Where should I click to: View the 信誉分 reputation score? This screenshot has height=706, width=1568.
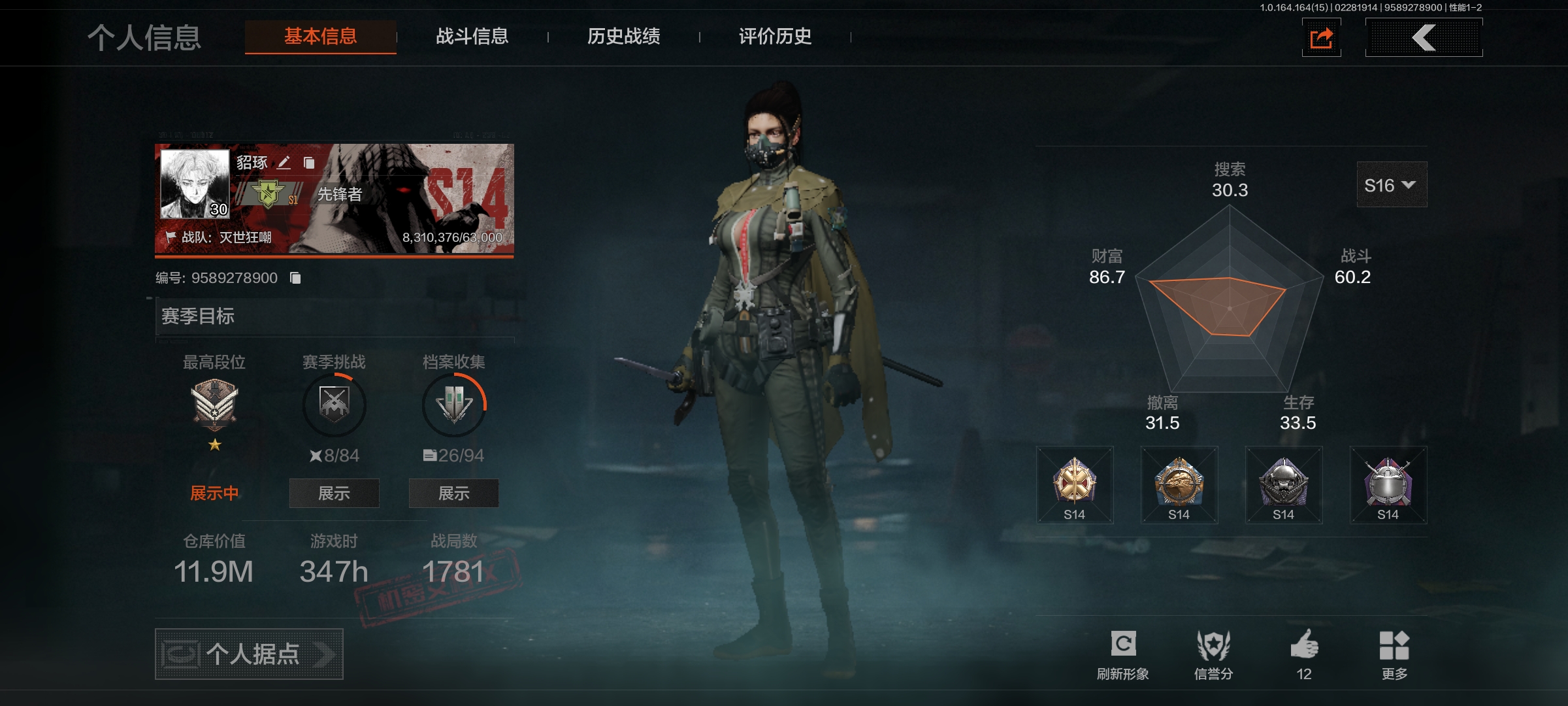[x=1213, y=654]
